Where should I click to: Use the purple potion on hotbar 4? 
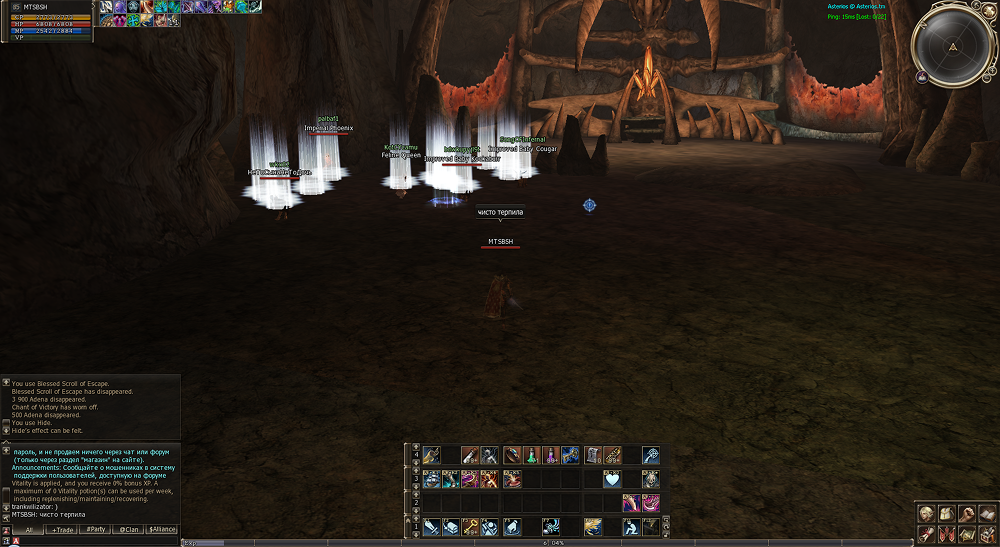[549, 455]
